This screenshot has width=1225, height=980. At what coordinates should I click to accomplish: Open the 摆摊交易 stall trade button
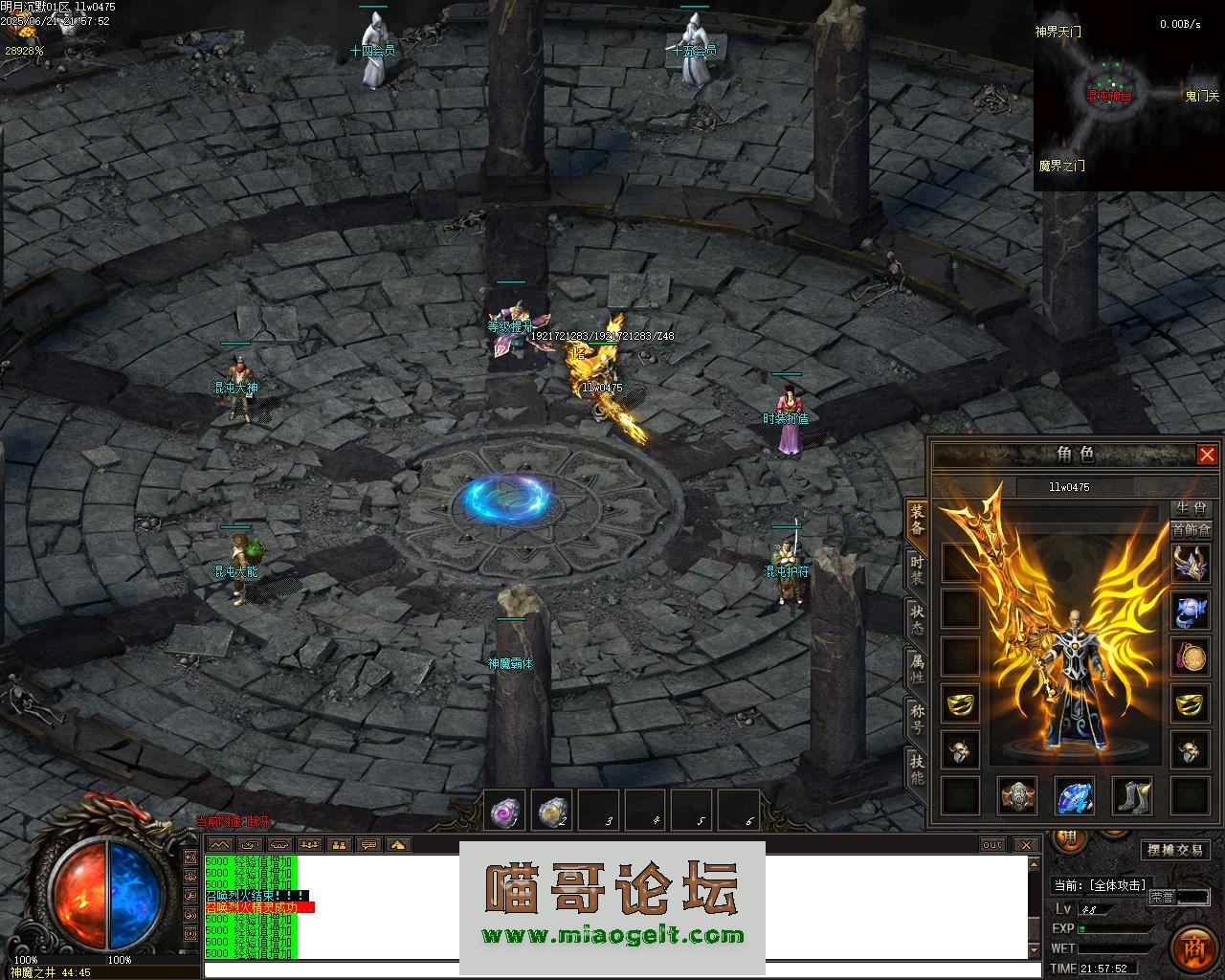click(1176, 850)
